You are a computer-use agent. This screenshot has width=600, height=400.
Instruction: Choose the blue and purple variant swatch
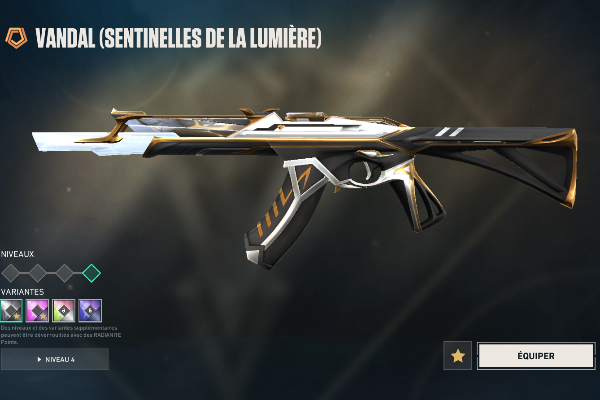[90, 310]
